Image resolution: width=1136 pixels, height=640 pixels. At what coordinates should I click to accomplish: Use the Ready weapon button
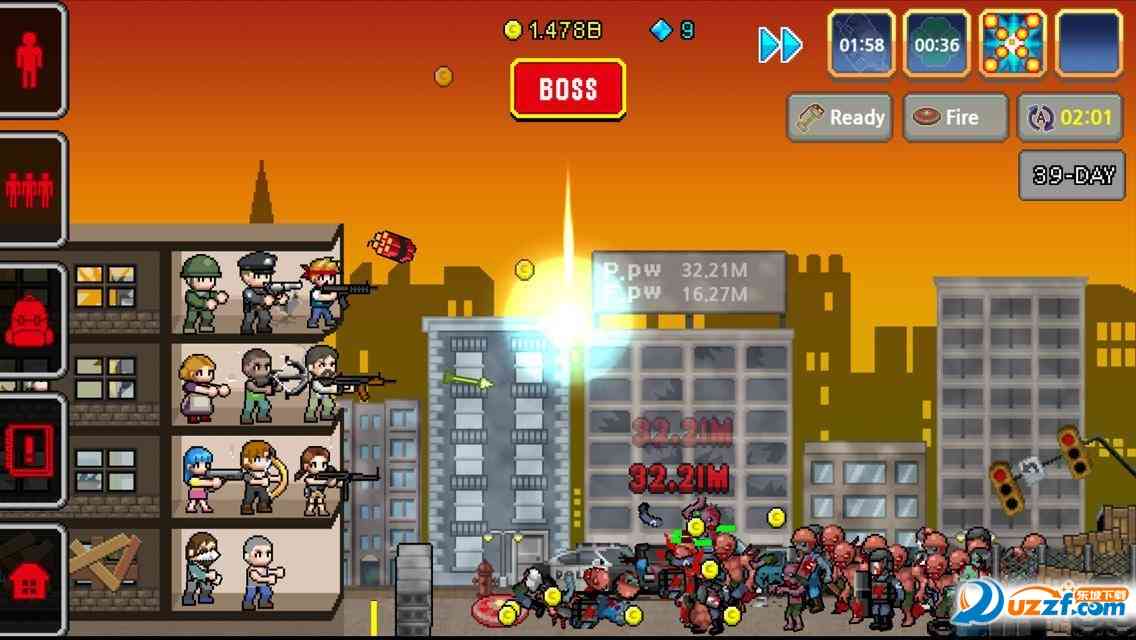(x=840, y=118)
